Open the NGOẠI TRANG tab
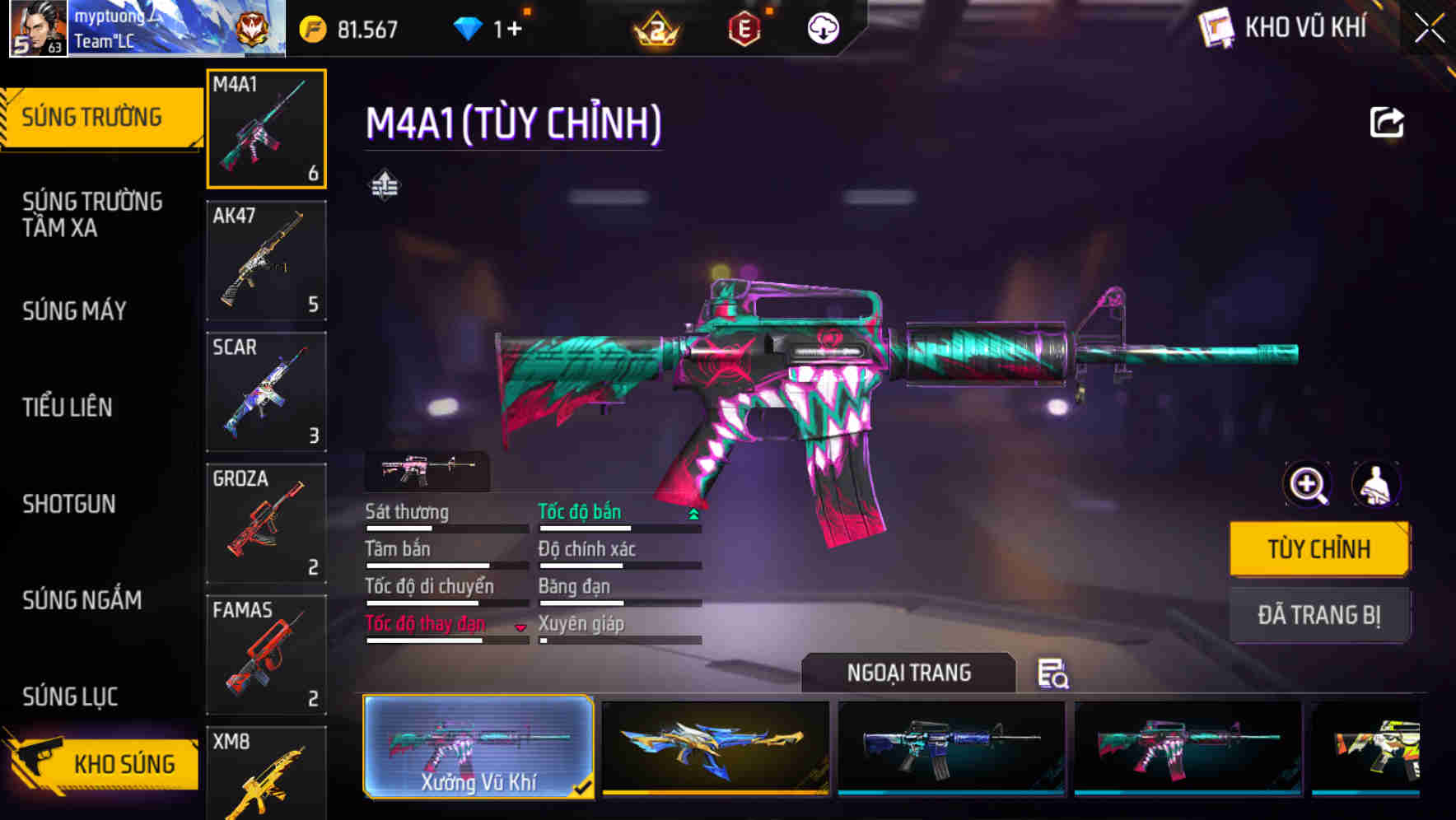The width and height of the screenshot is (1456, 820). pyautogui.click(x=909, y=673)
